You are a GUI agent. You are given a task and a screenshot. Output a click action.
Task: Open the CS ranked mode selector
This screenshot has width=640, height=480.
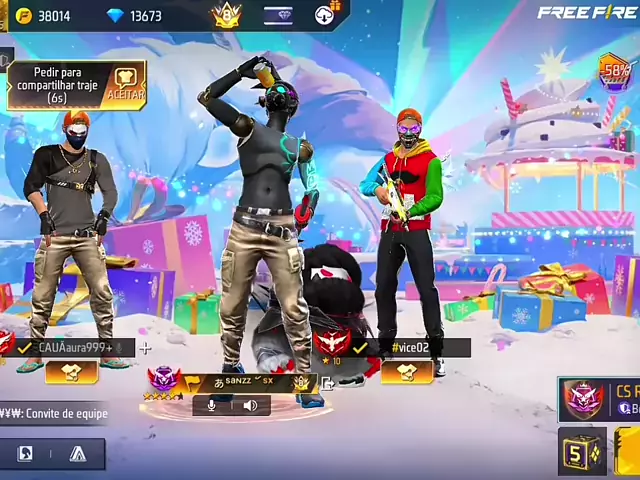[x=600, y=398]
